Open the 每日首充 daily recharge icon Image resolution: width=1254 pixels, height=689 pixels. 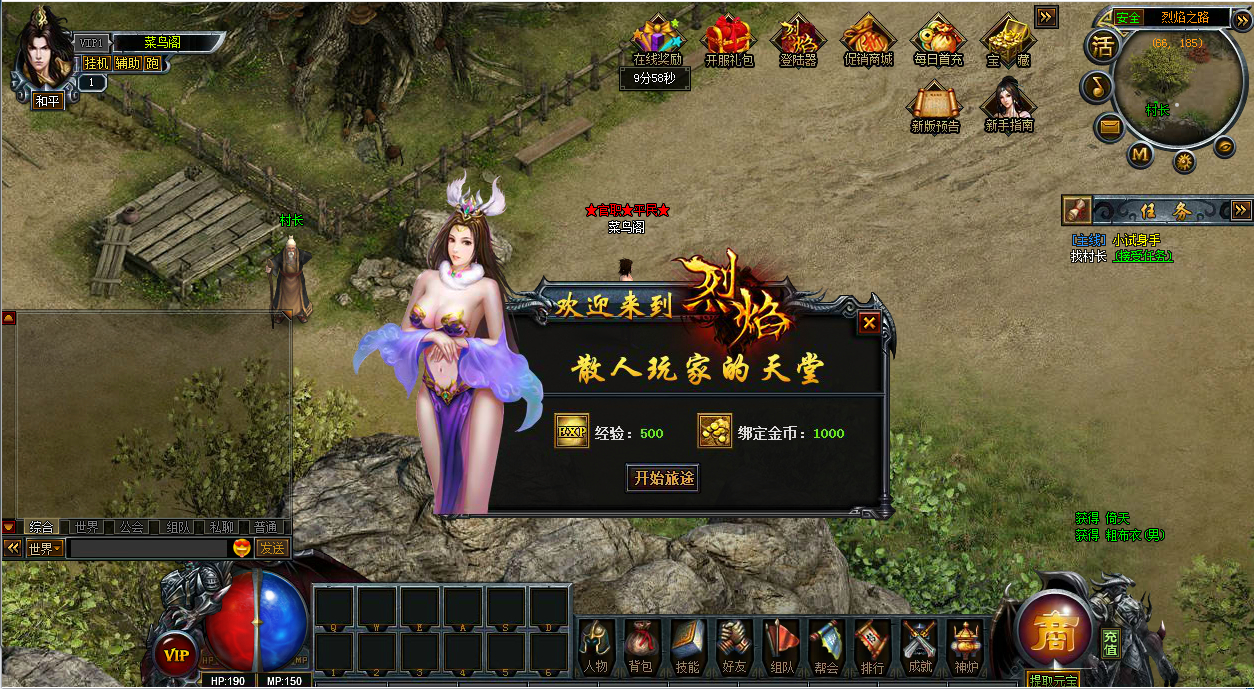[x=937, y=39]
